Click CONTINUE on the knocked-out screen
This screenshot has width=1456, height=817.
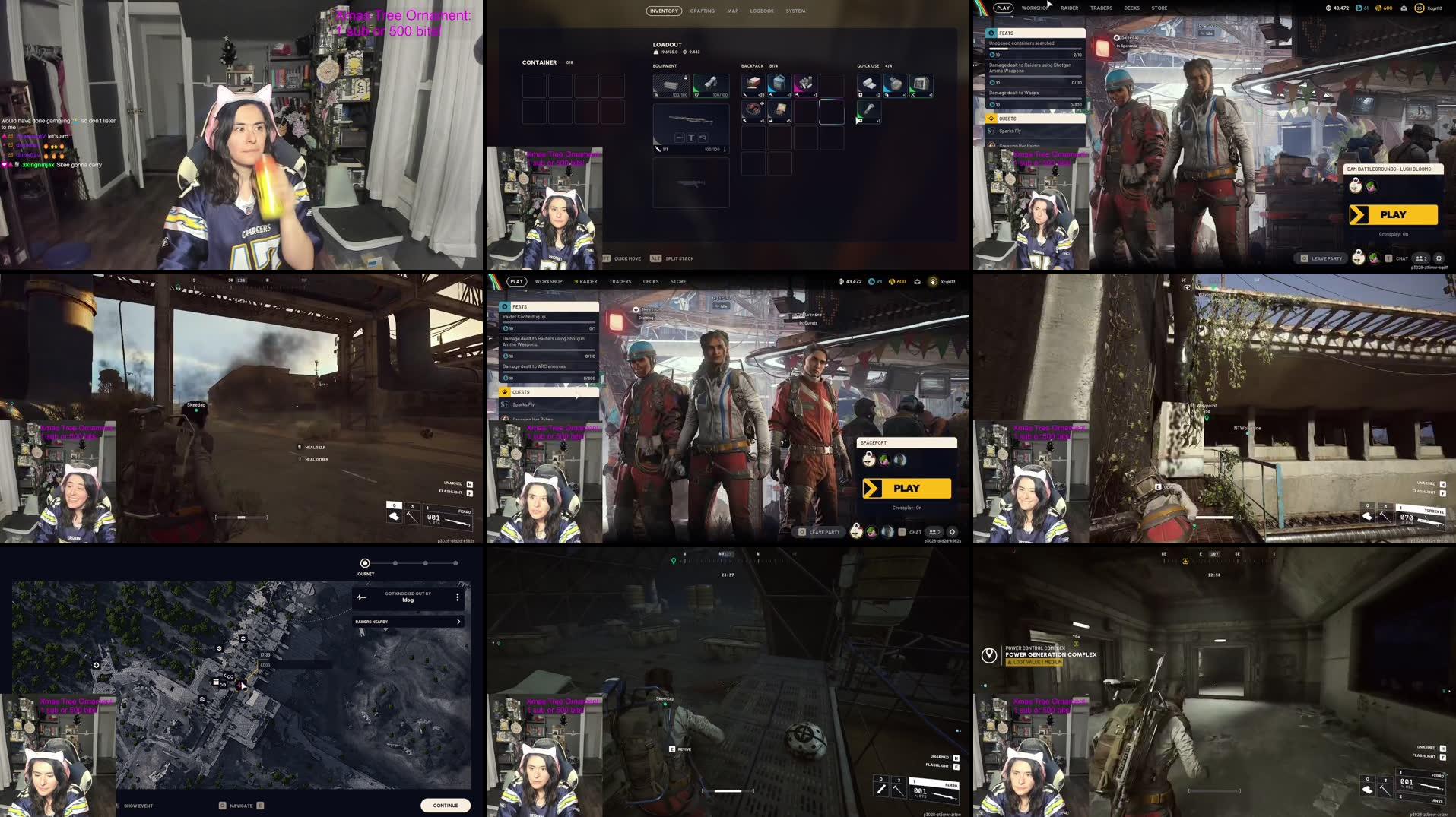446,805
